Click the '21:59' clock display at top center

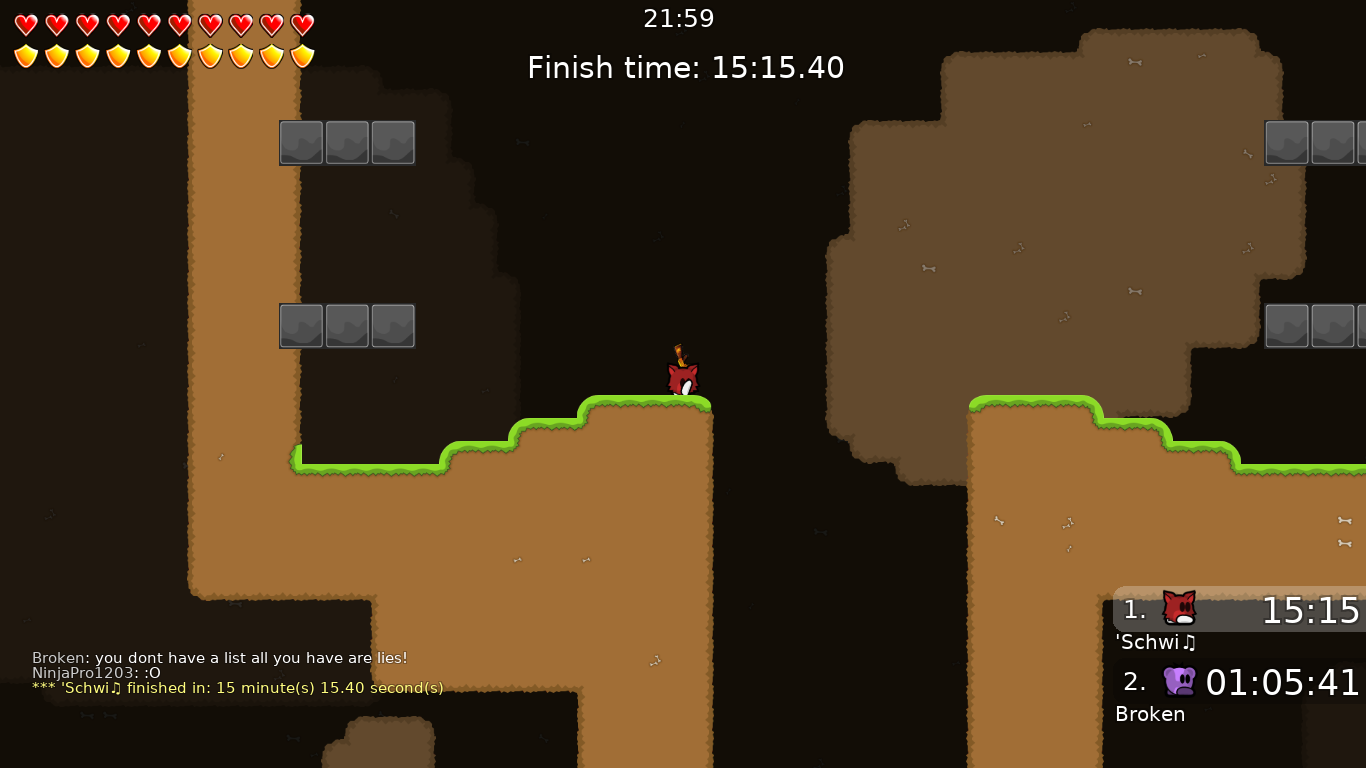click(679, 18)
